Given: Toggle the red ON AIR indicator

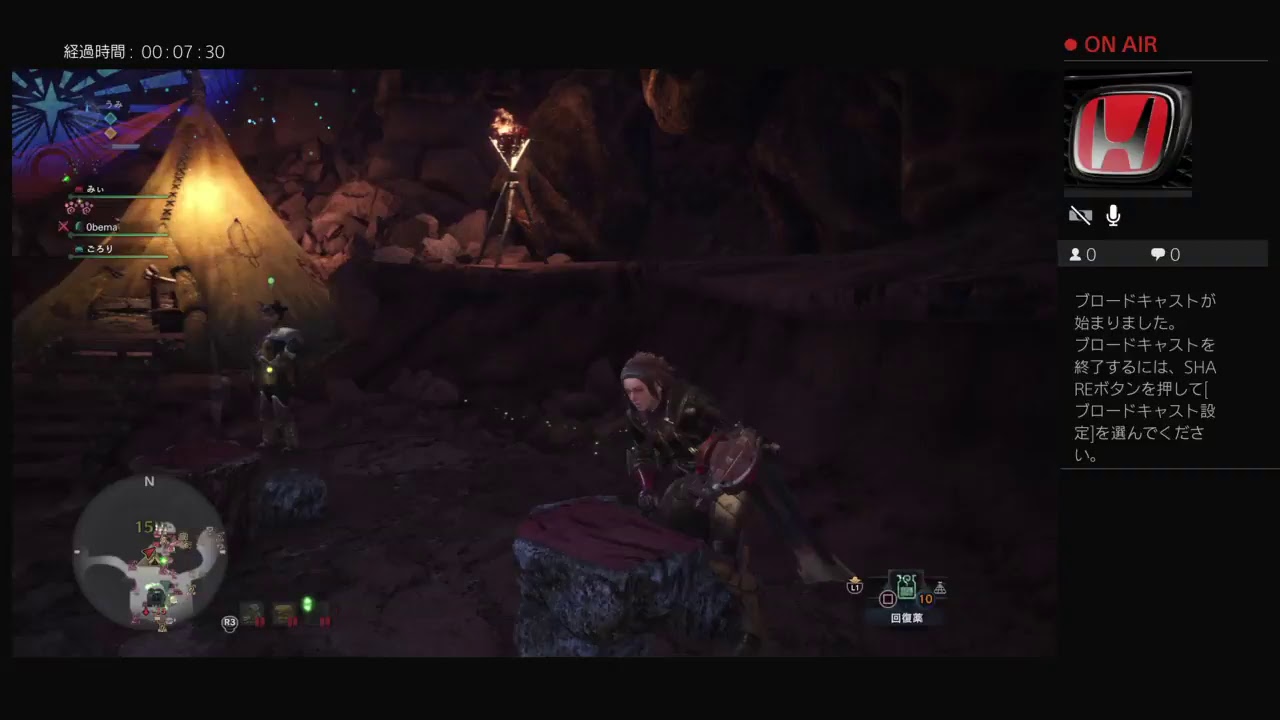Looking at the screenshot, I should [1110, 44].
